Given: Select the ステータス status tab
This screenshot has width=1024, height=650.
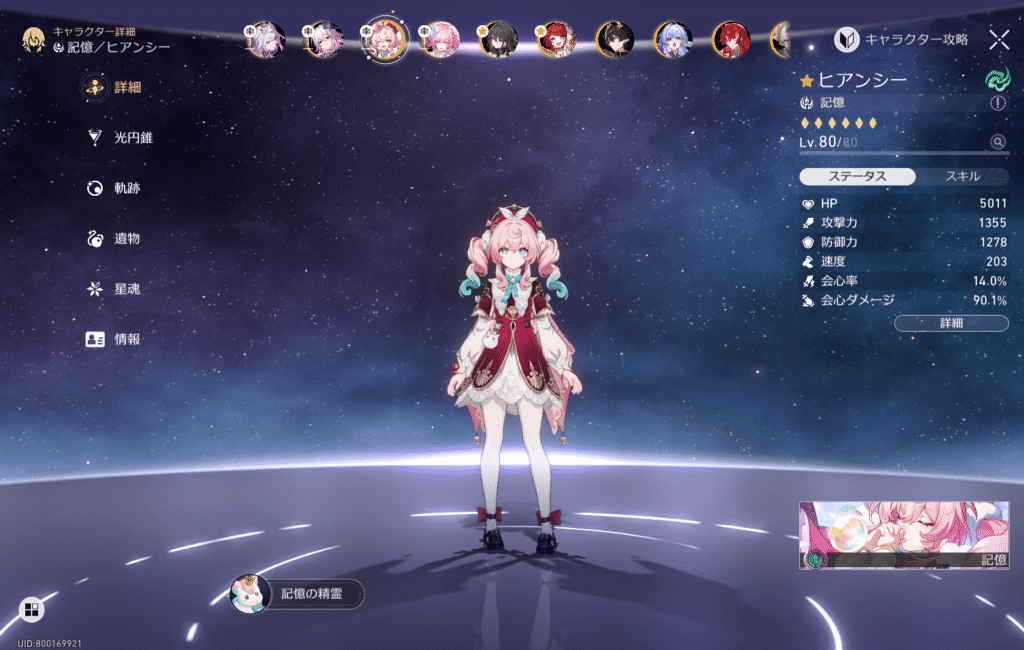Looking at the screenshot, I should pos(857,176).
